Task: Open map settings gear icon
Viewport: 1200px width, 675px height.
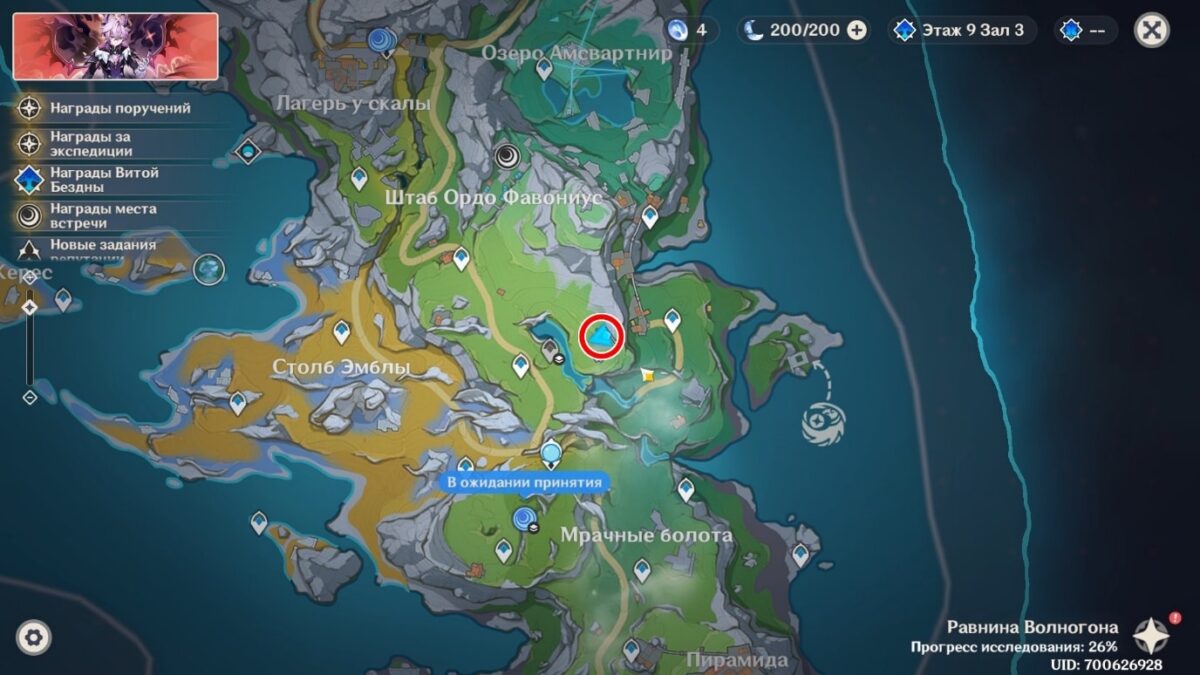Action: pyautogui.click(x=34, y=637)
